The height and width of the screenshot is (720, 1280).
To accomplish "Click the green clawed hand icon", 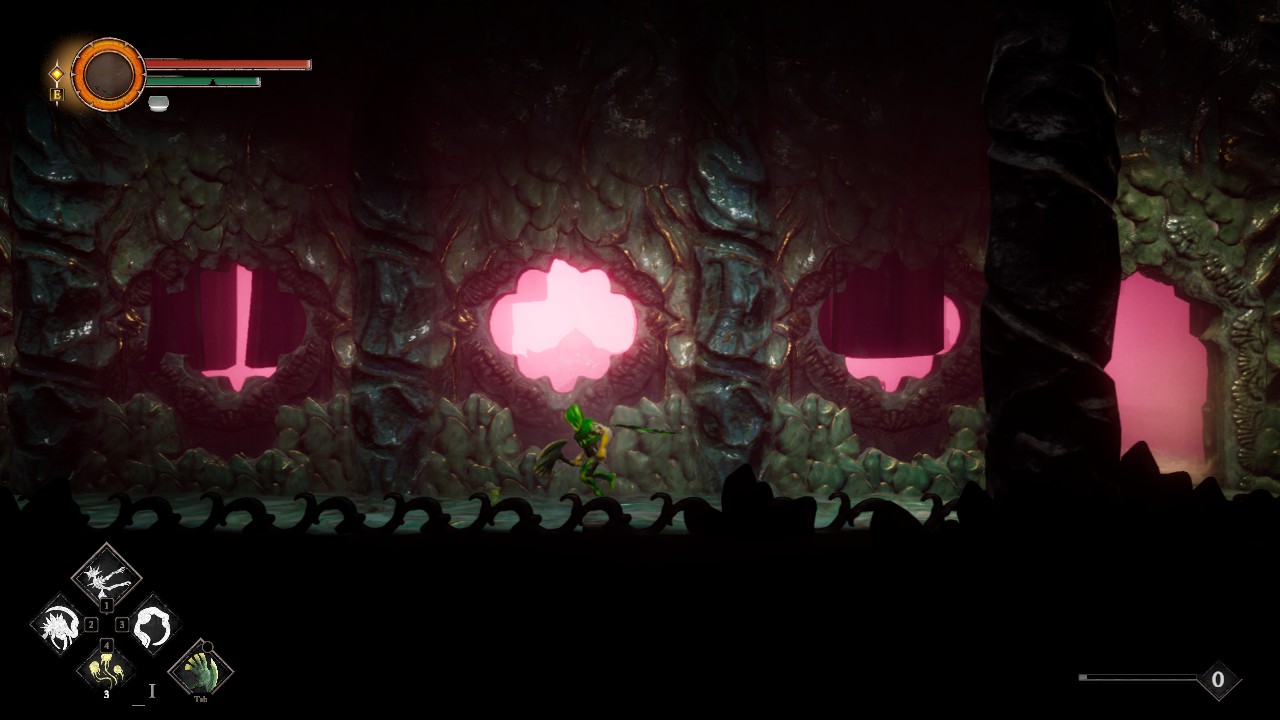I will 201,670.
